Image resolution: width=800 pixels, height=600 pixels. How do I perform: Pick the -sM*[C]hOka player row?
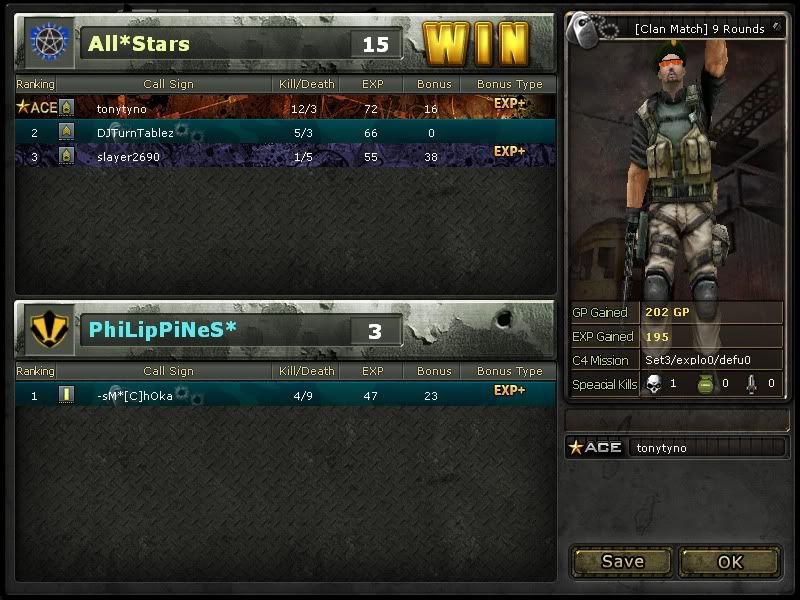285,395
